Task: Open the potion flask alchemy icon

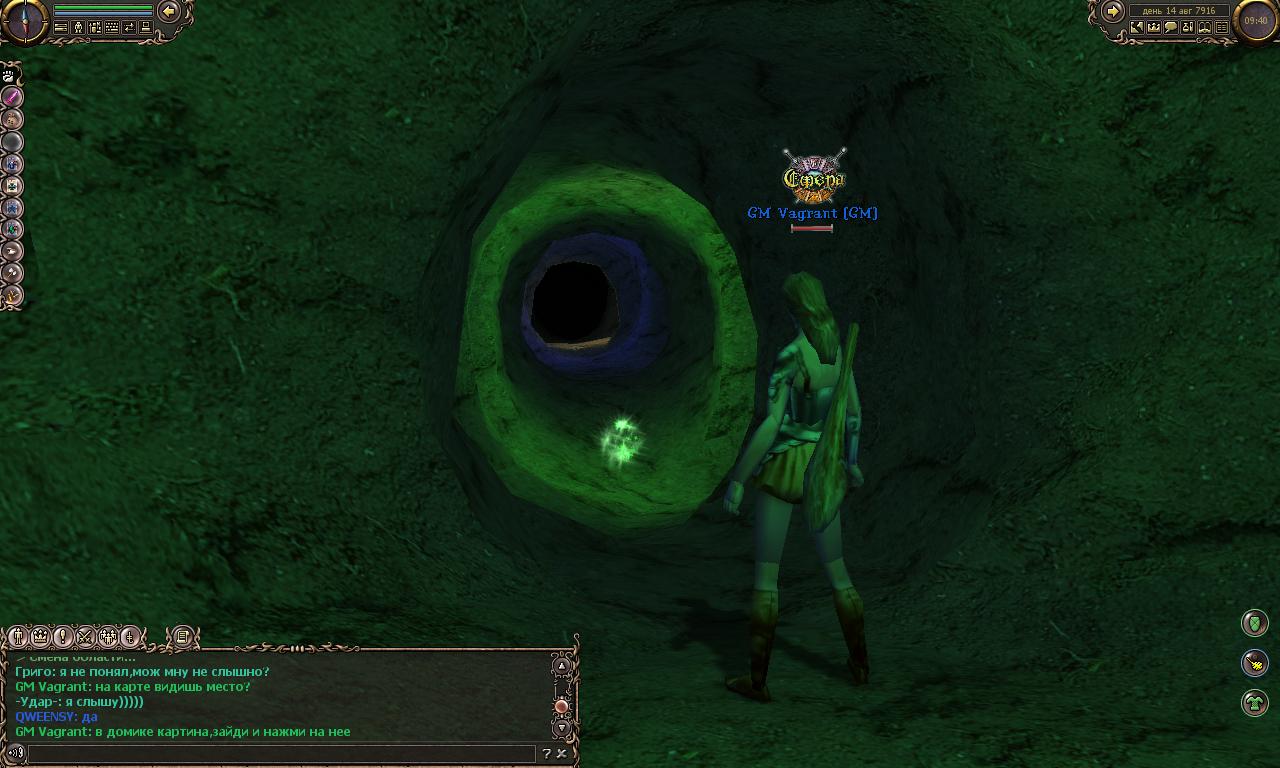Action: tap(1188, 28)
